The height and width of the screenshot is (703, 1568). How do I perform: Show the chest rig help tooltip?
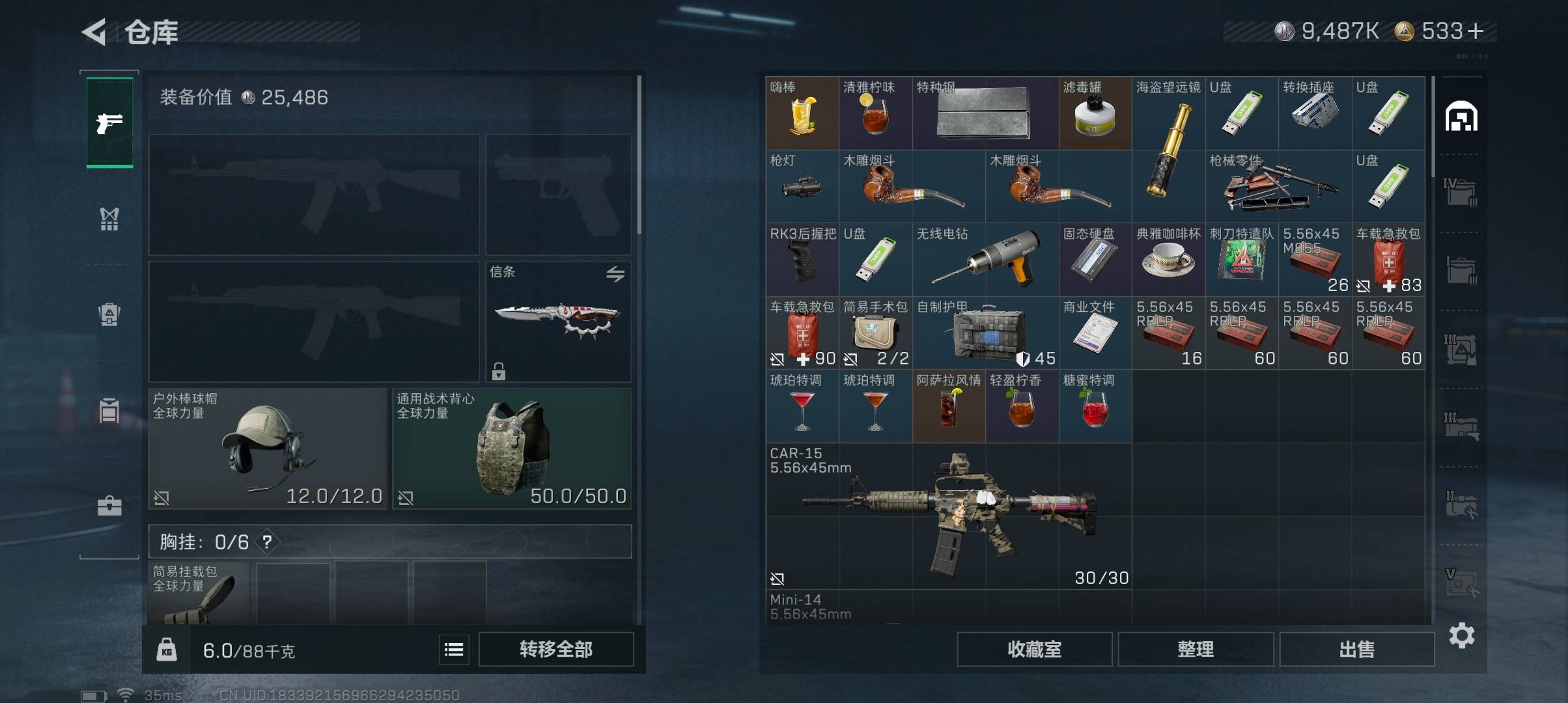click(x=267, y=542)
